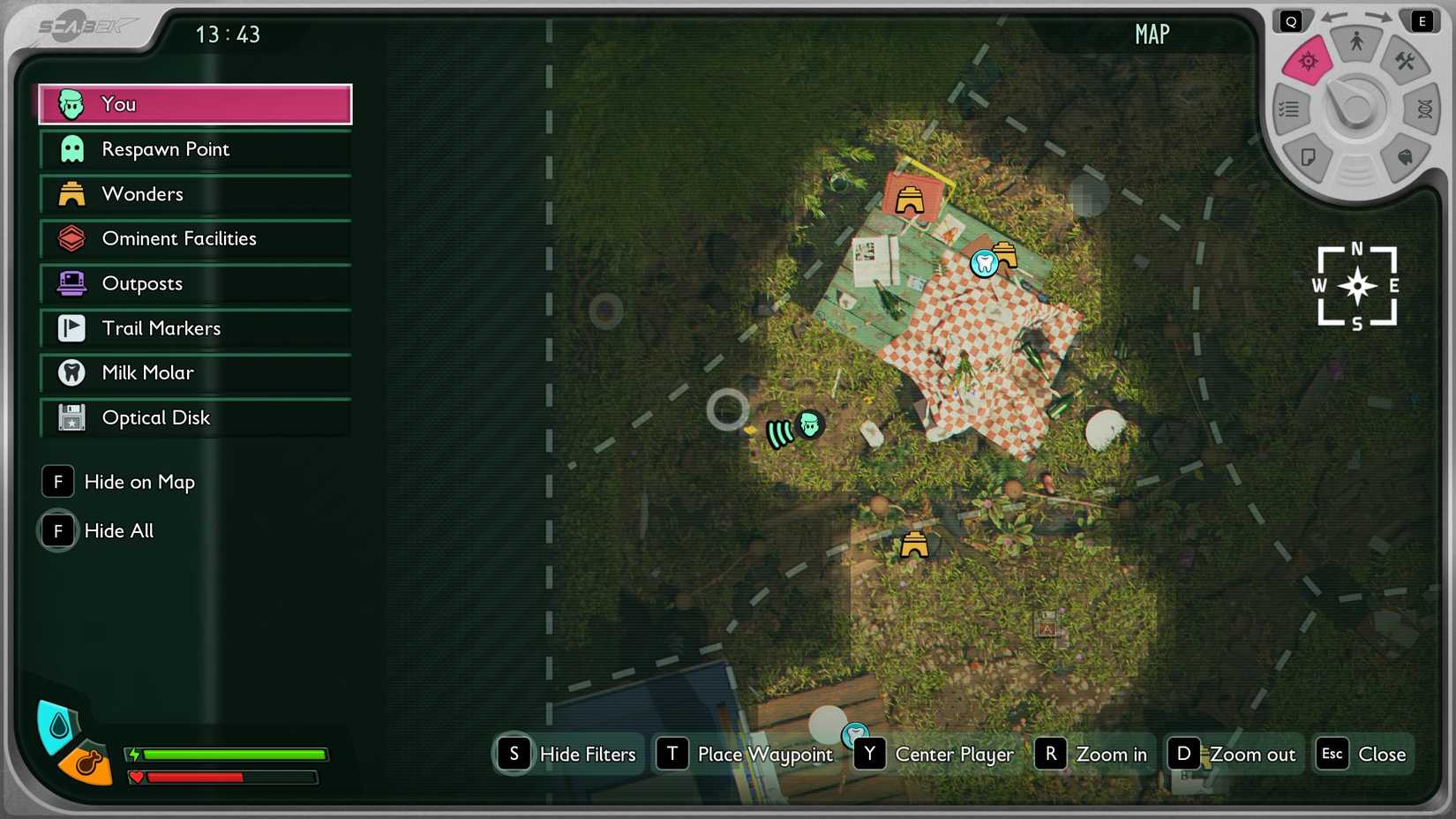This screenshot has height=819, width=1456.
Task: Select the You filter entry
Action: pyautogui.click(x=194, y=103)
